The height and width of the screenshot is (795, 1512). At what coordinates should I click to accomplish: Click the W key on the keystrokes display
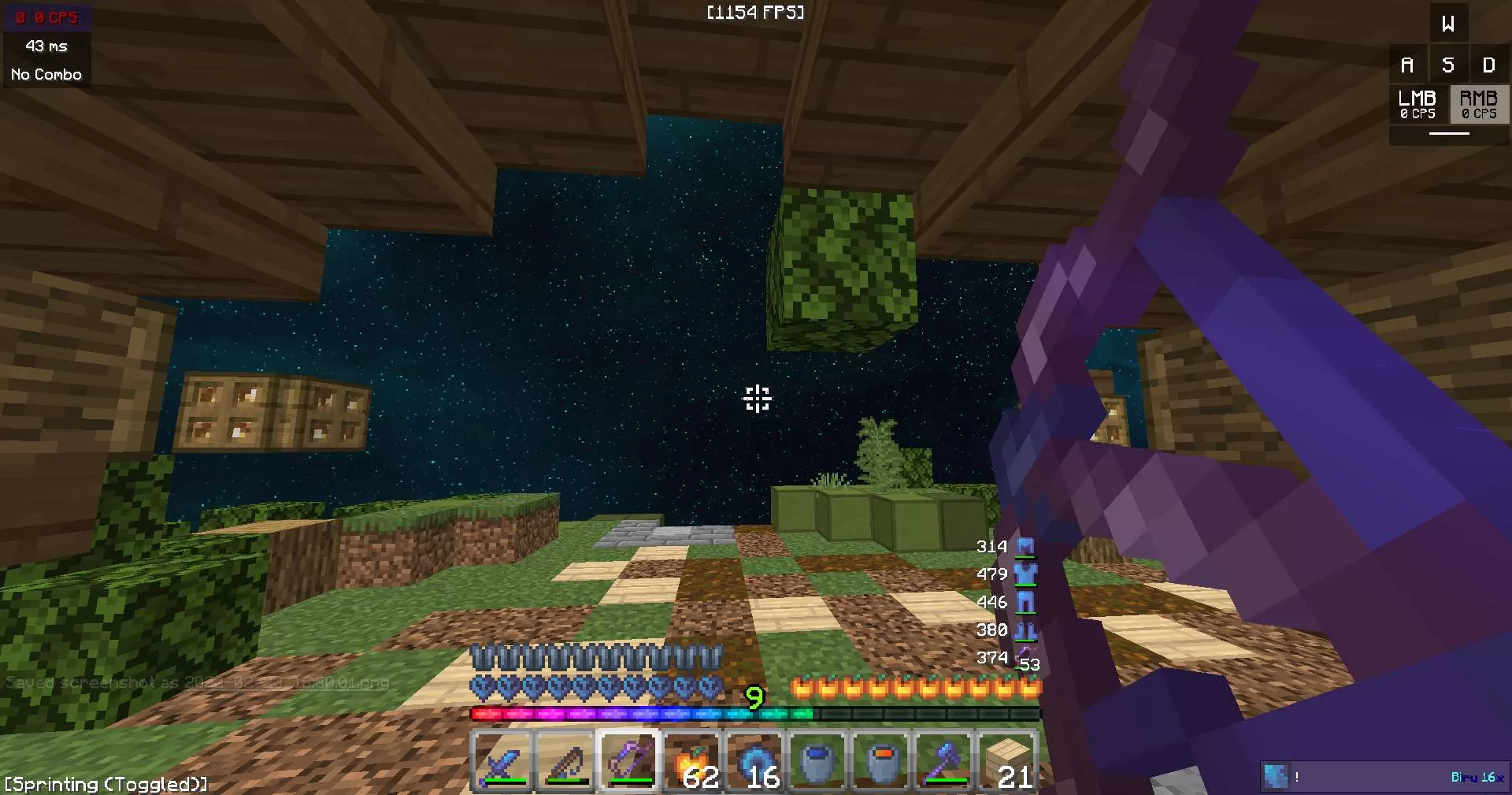click(x=1448, y=23)
